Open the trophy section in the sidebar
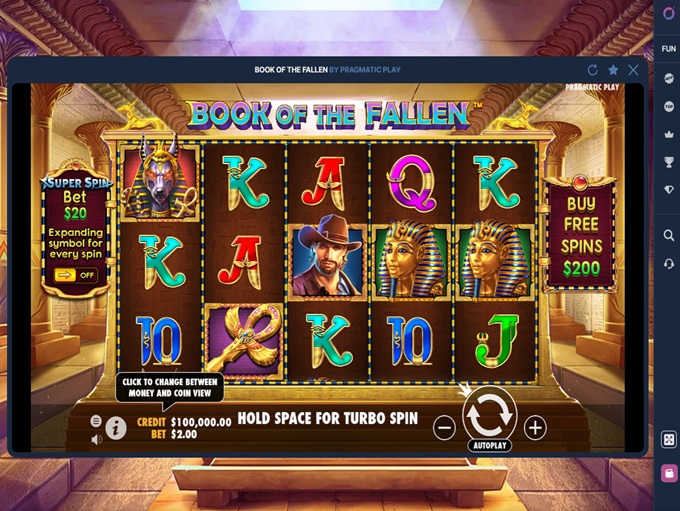The image size is (680, 511). pyautogui.click(x=668, y=162)
